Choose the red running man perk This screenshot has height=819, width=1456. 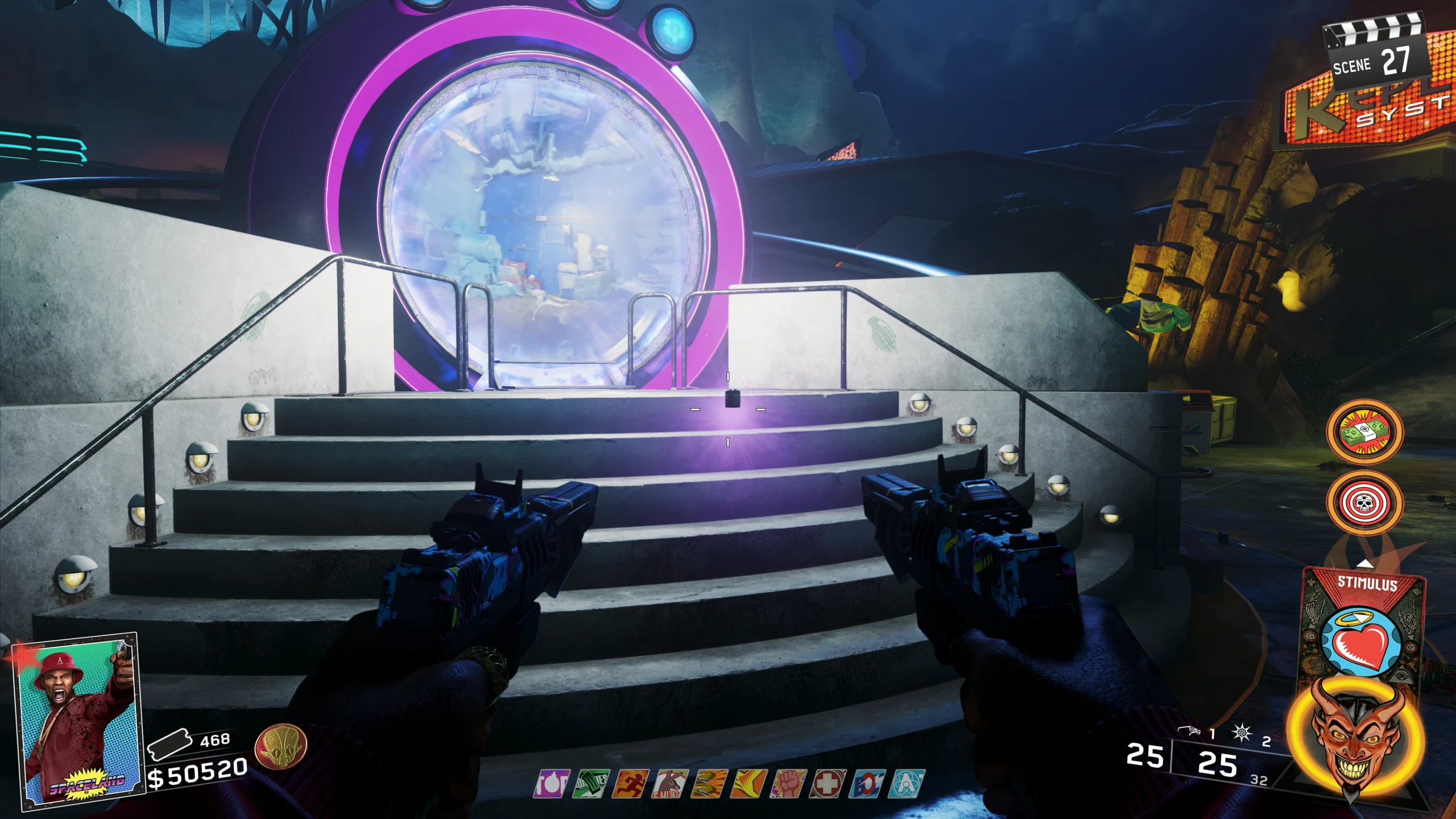tap(630, 784)
